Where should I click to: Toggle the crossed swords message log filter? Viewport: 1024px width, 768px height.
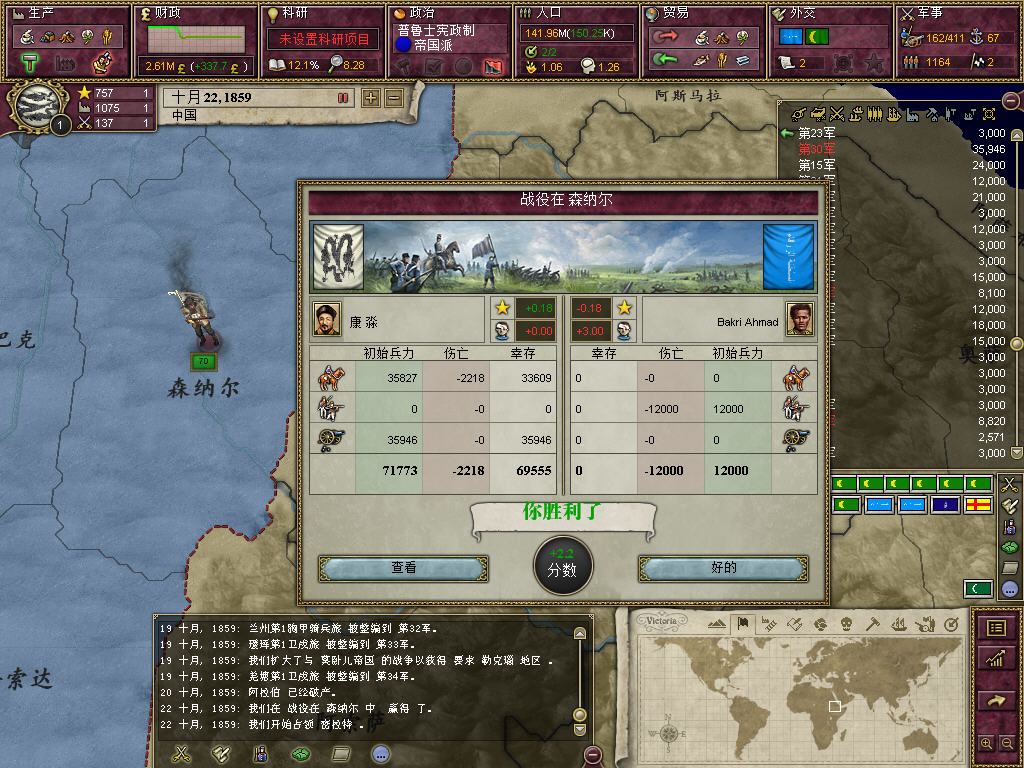pyautogui.click(x=182, y=753)
